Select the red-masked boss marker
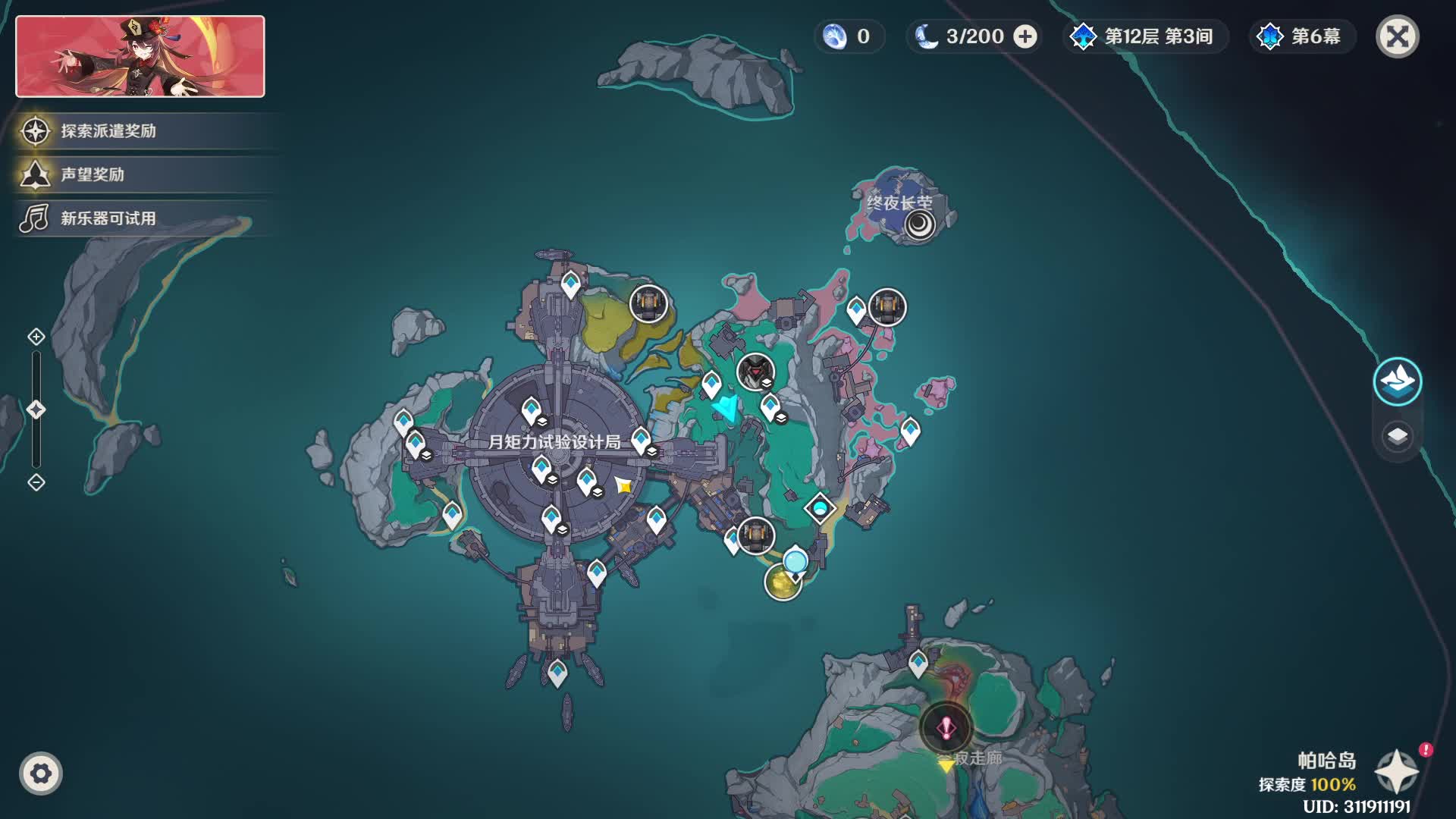 (755, 372)
